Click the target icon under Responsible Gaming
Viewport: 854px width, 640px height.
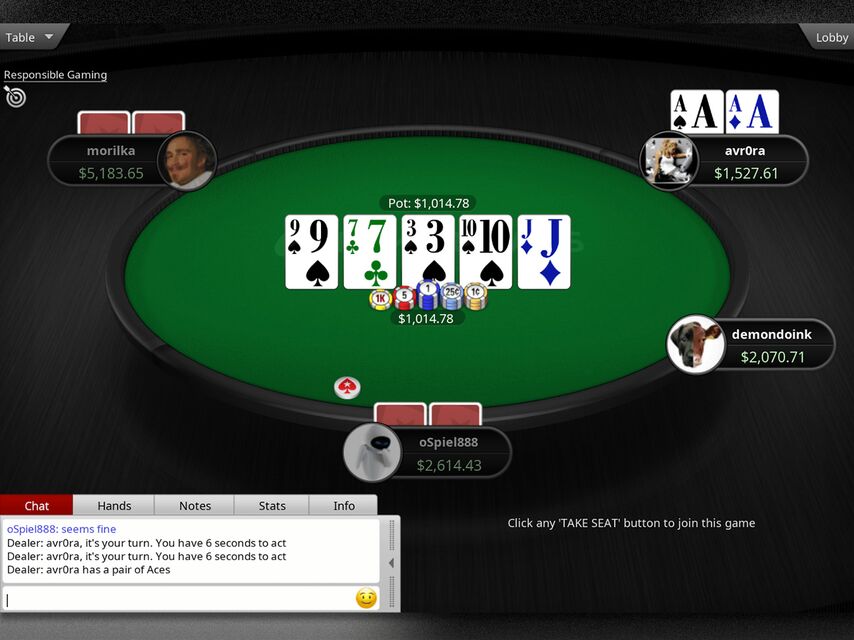[x=15, y=96]
